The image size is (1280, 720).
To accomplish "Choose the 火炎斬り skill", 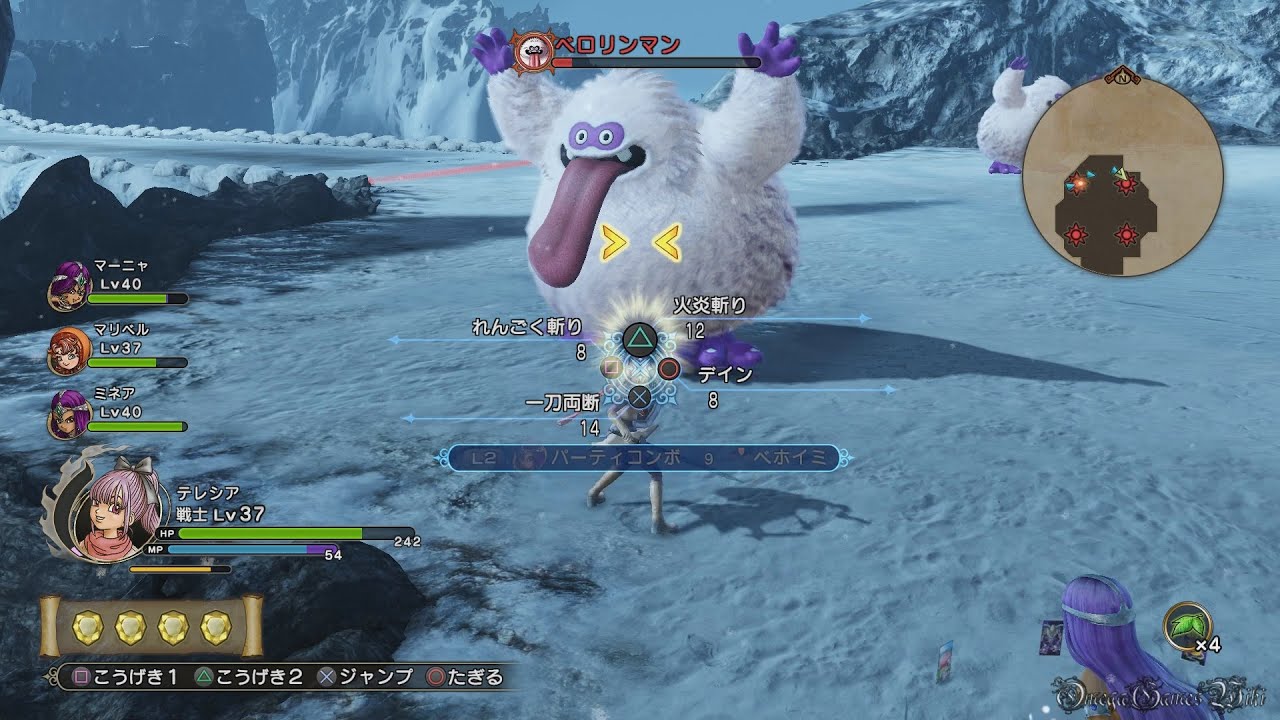I will (710, 306).
